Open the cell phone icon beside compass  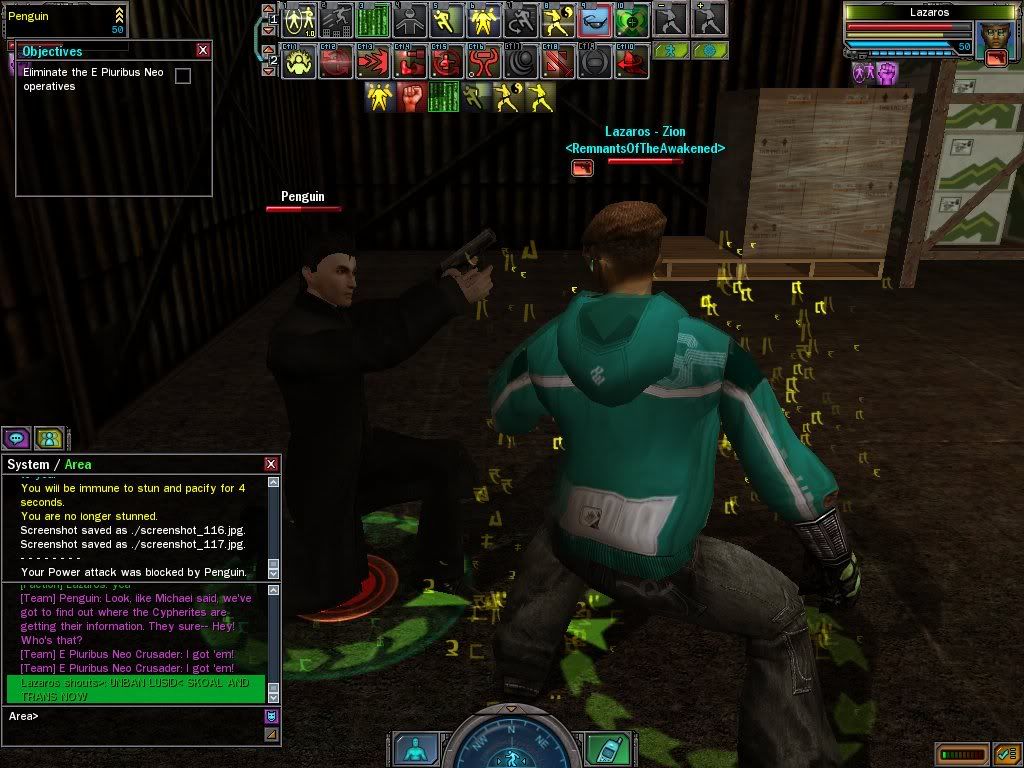[x=603, y=748]
